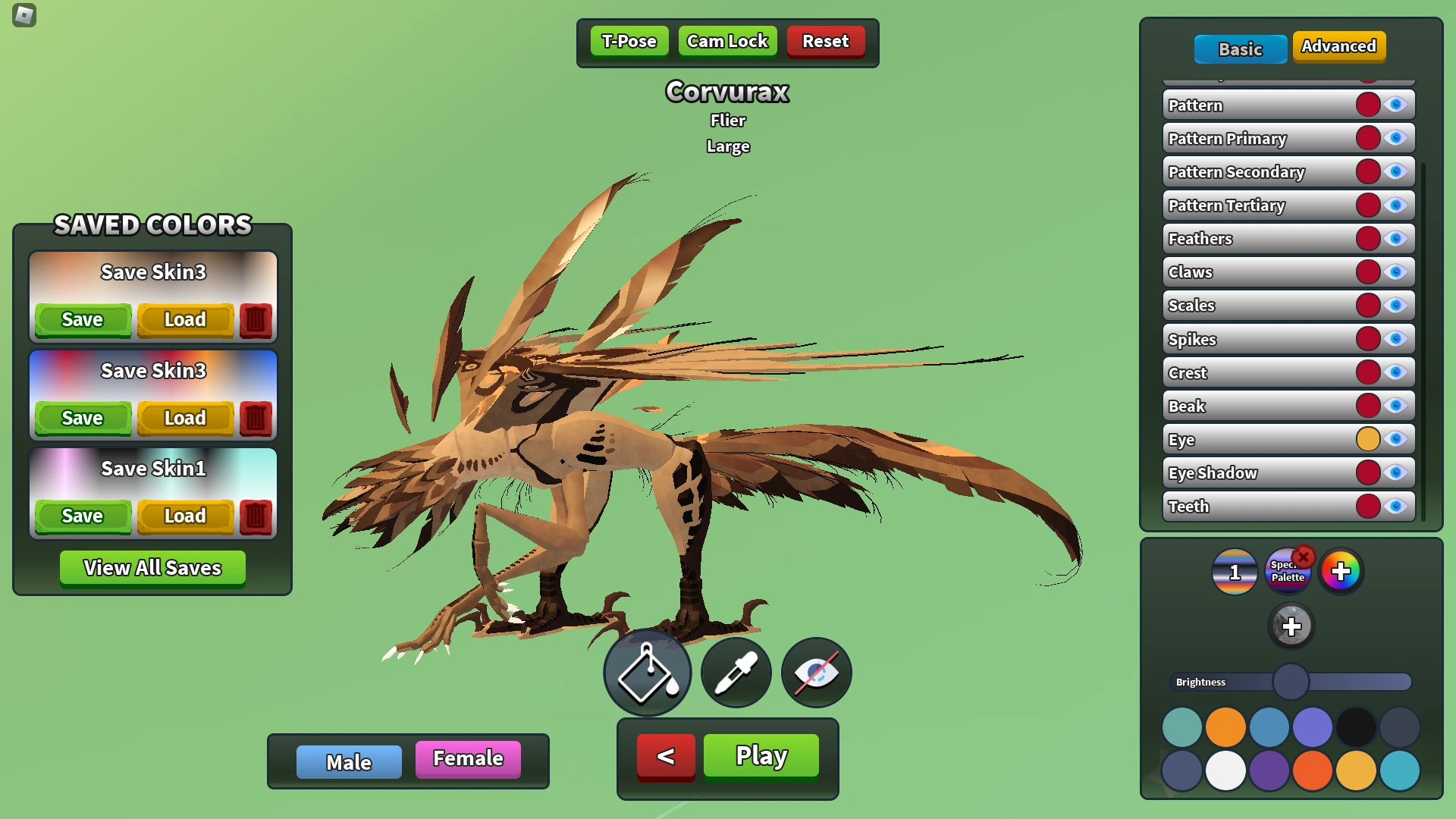Image resolution: width=1456 pixels, height=819 pixels.
Task: Toggle visibility of the Feathers color region
Action: point(1395,238)
